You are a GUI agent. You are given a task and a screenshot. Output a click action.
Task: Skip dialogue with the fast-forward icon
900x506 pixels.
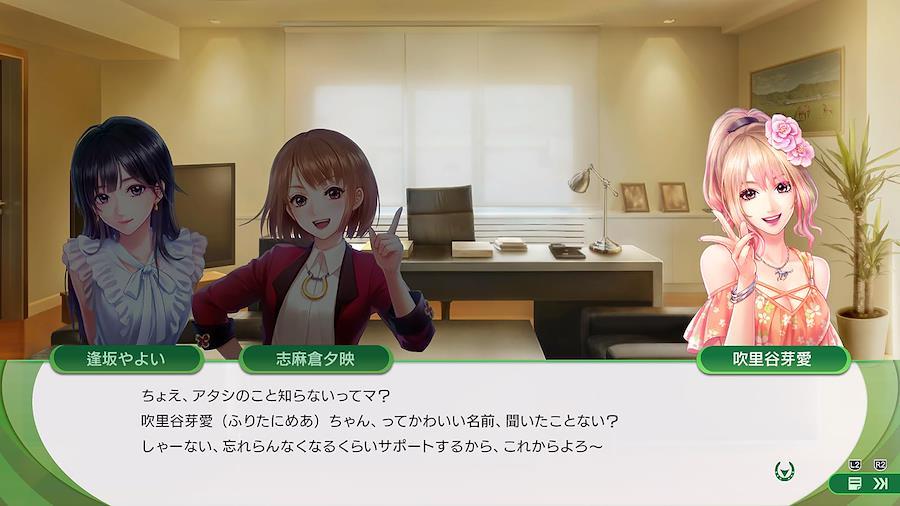(x=880, y=483)
